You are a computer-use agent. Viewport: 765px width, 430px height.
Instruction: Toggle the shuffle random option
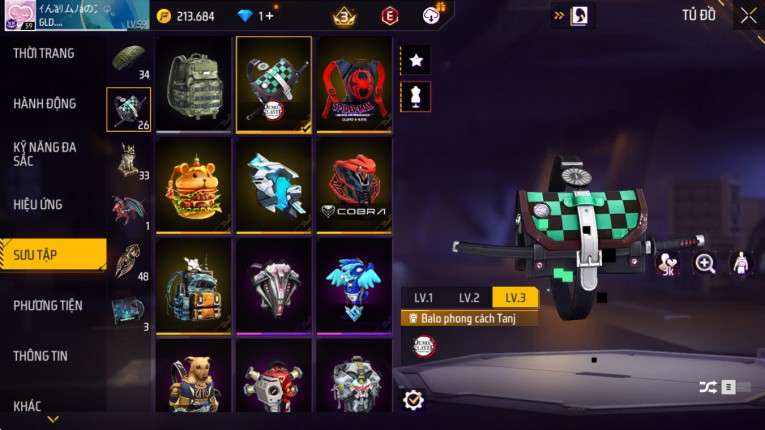click(x=706, y=387)
